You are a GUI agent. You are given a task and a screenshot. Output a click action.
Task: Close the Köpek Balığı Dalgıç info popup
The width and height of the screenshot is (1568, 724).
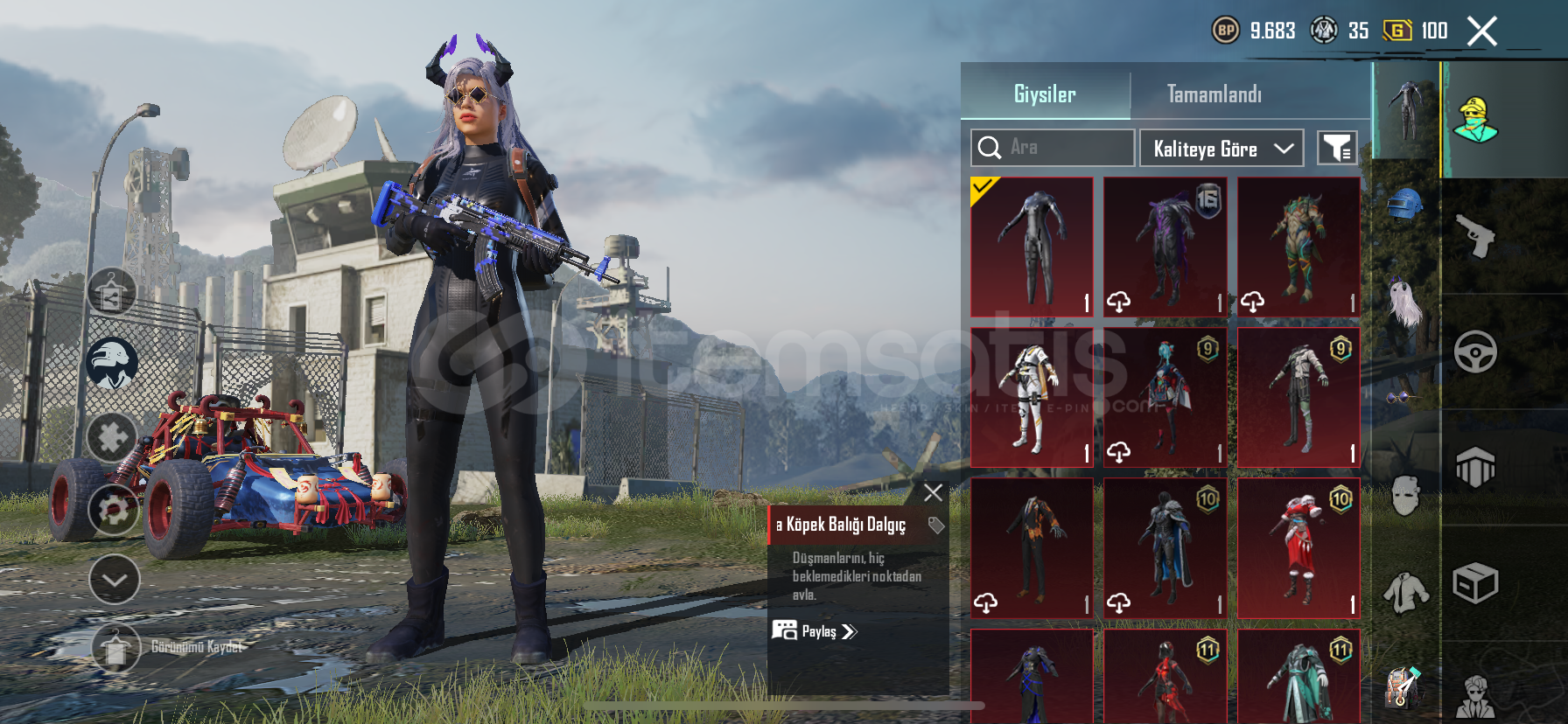point(934,492)
